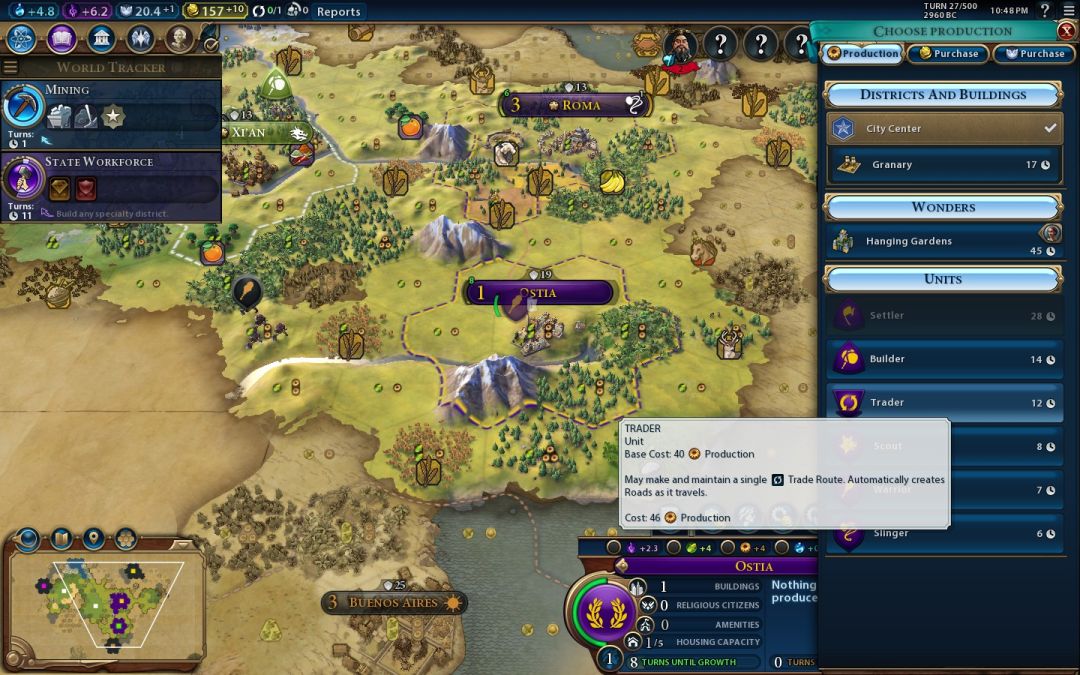Viewport: 1080px width, 675px height.
Task: Open the government building icon
Action: pyautogui.click(x=100, y=39)
